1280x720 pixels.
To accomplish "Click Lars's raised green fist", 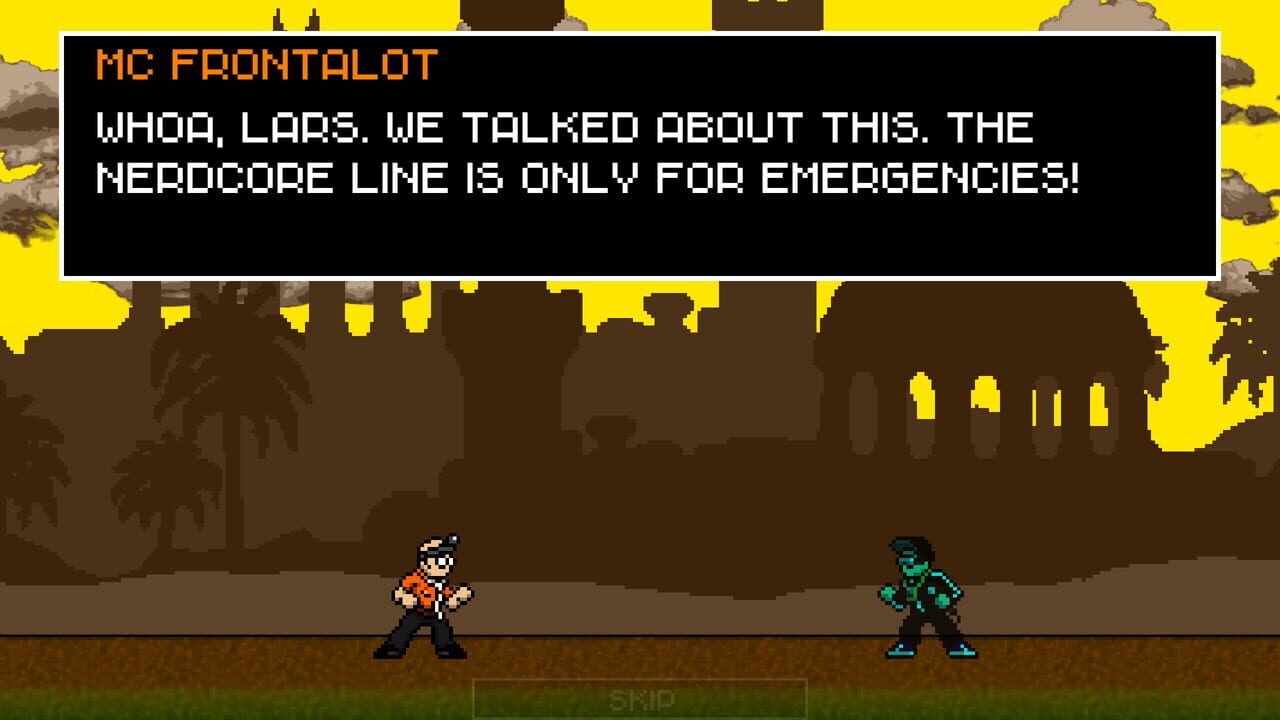I will 888,595.
